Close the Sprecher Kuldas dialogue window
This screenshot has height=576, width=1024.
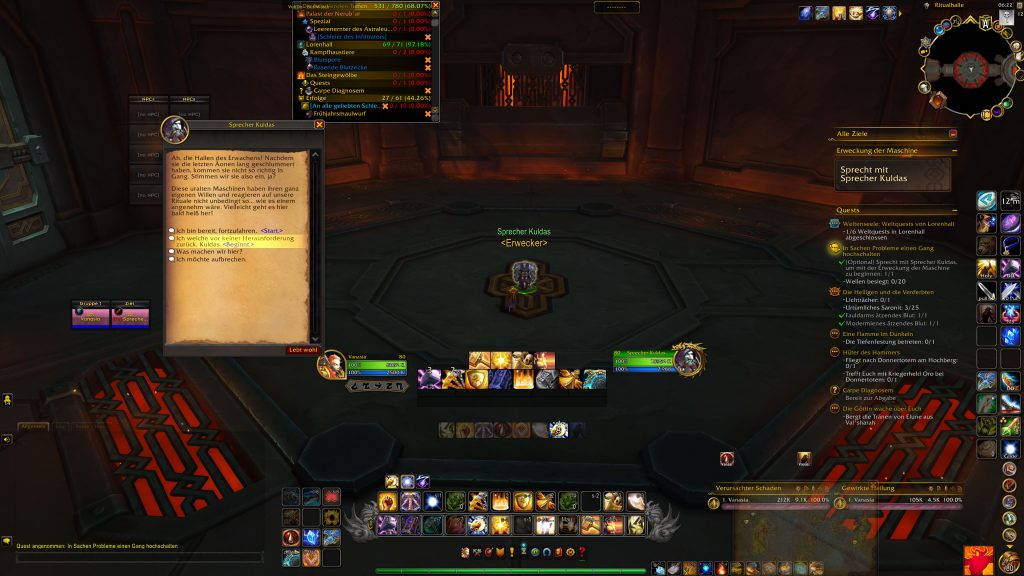pos(319,125)
